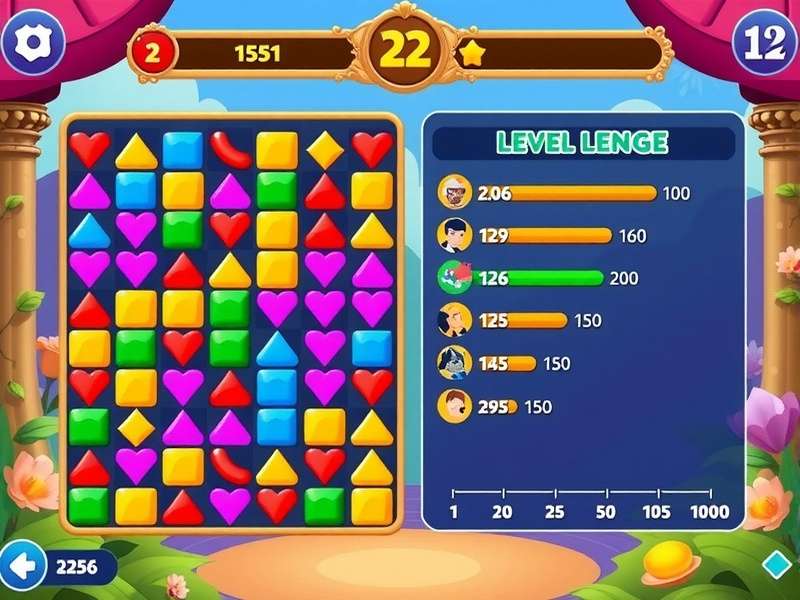The image size is (800, 600).
Task: Open settings with the top-left gear button
Action: [33, 41]
